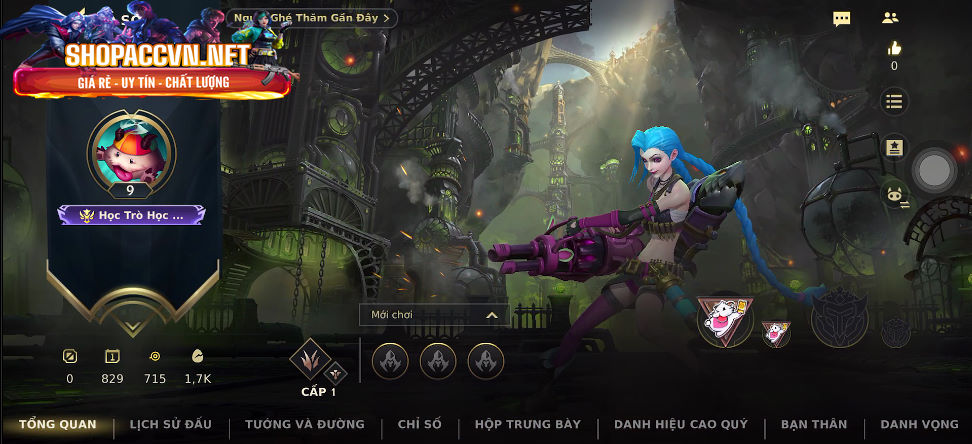Click the starred card round button
The image size is (972, 444).
tap(894, 148)
